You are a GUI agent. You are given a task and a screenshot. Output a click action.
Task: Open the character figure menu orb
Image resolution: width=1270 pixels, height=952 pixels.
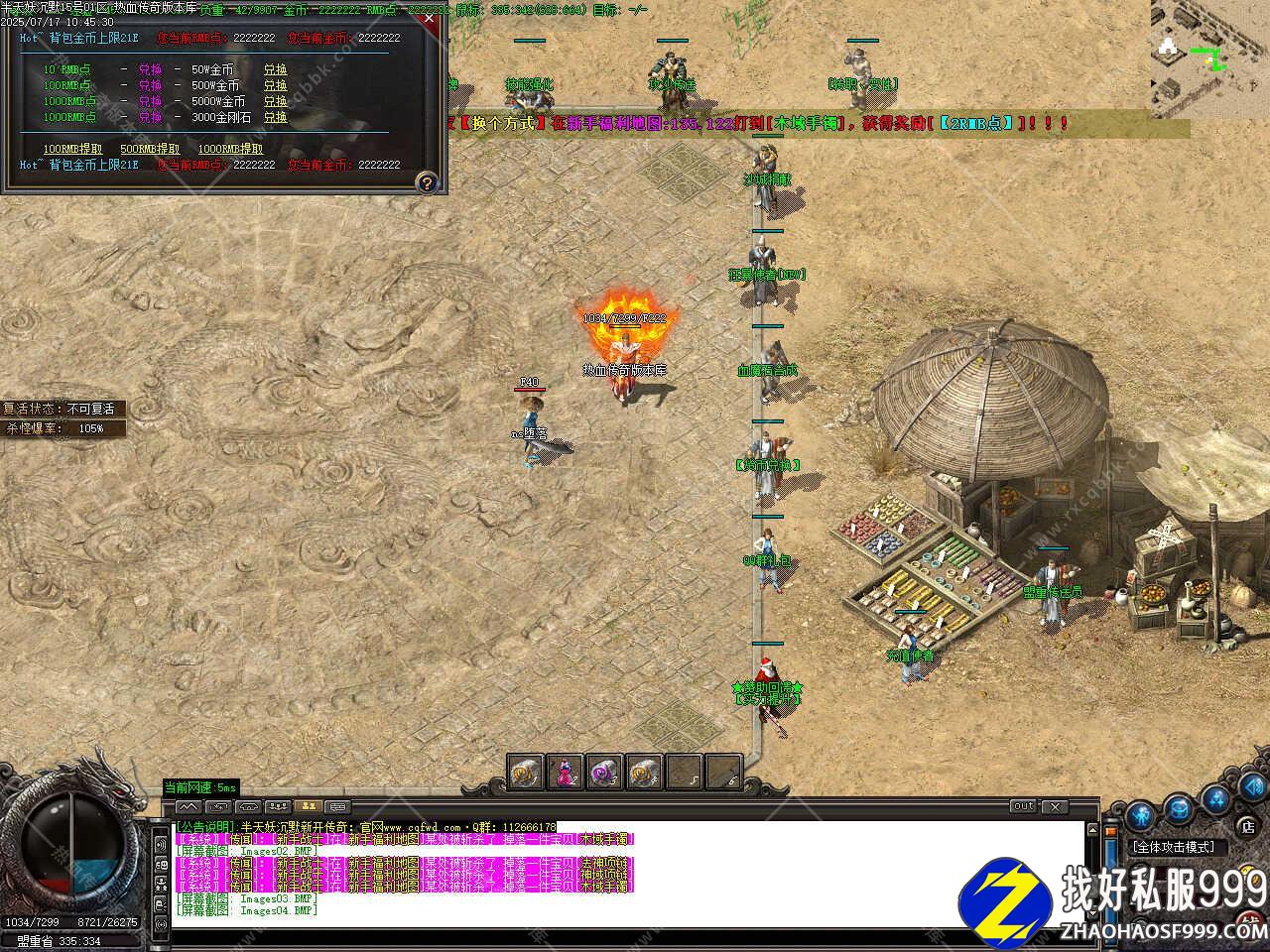pyautogui.click(x=1141, y=813)
